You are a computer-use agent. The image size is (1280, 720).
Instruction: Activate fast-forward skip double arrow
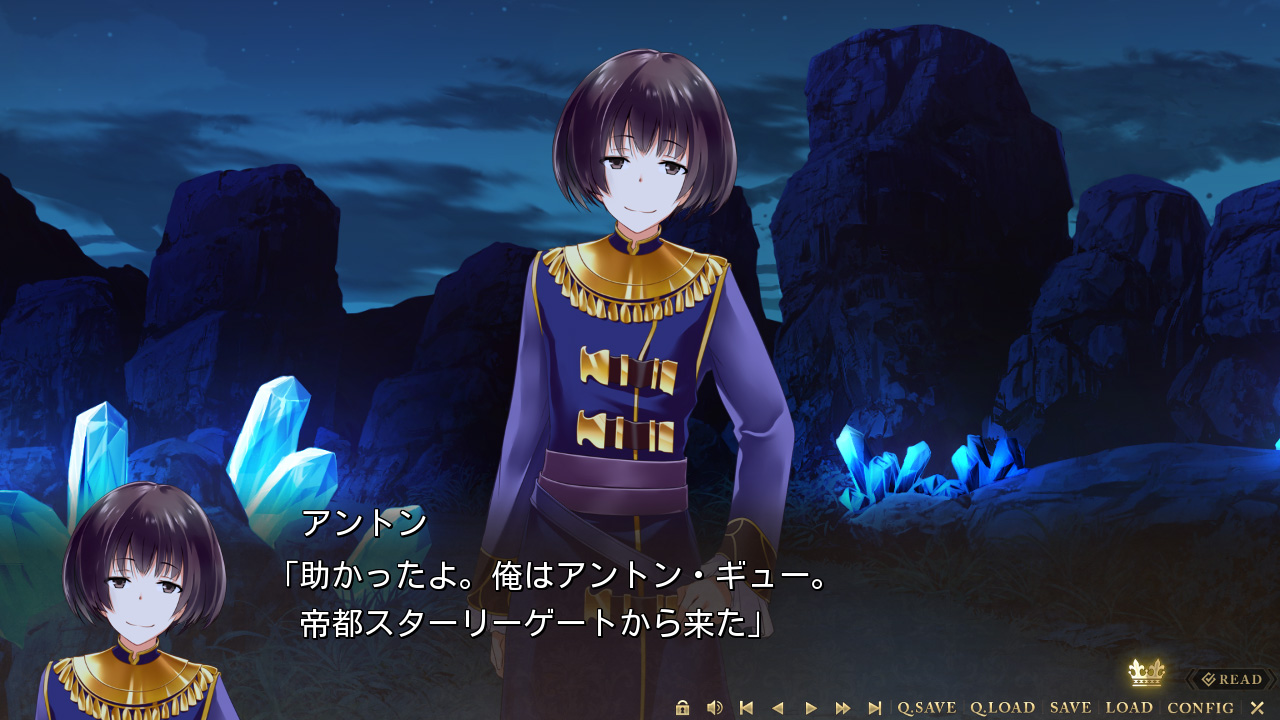point(843,708)
